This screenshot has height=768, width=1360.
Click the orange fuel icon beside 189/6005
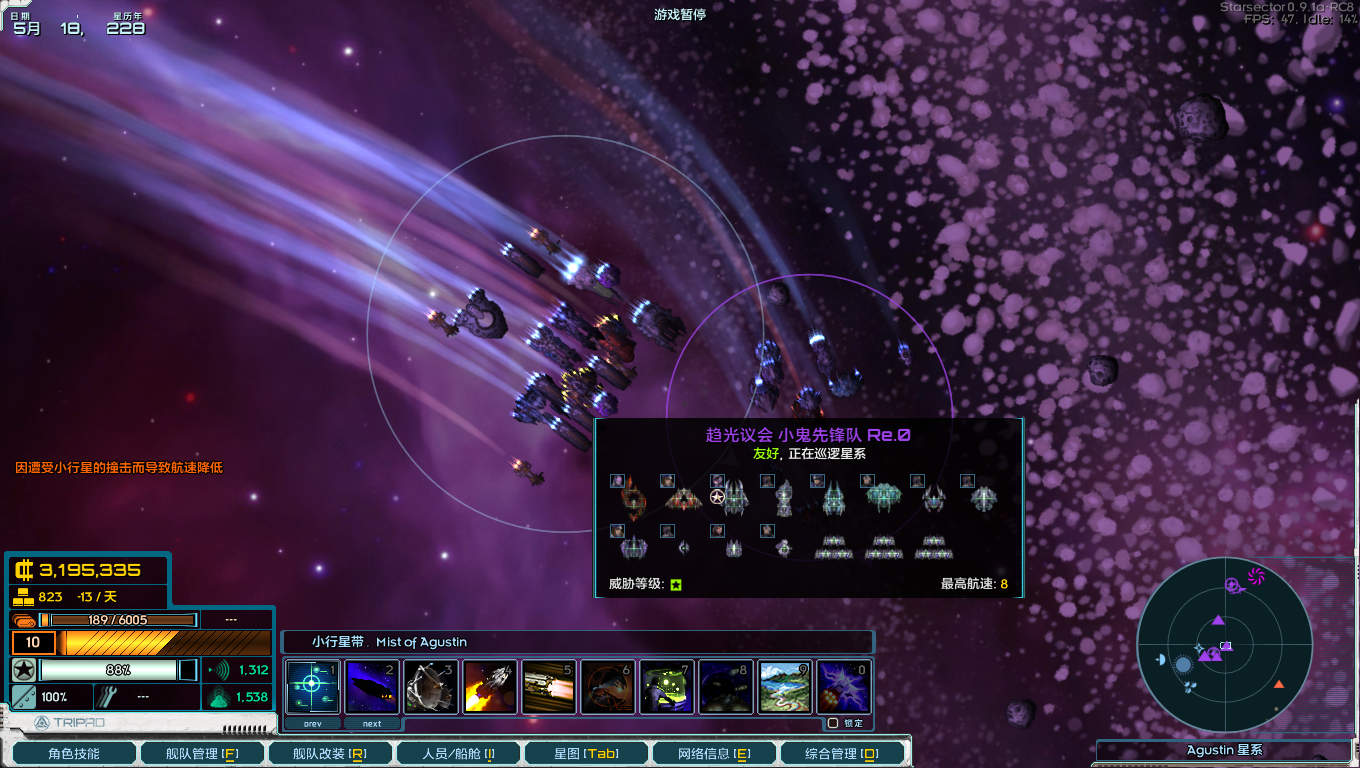pos(24,619)
